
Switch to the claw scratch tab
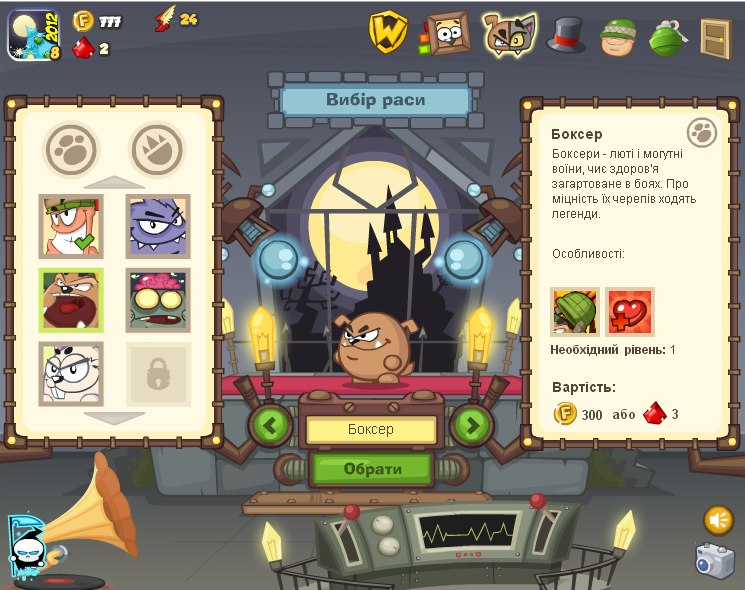click(158, 150)
